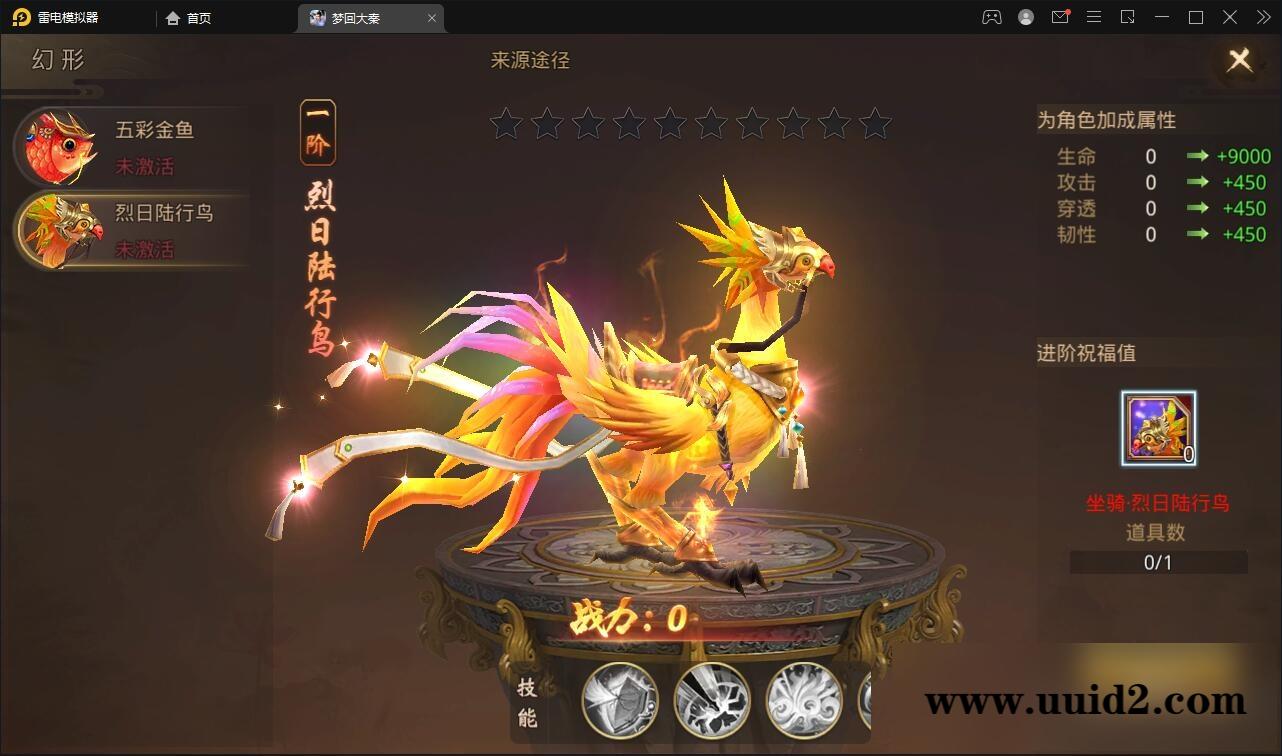Click the 0/1 item count progress bar
This screenshot has height=756, width=1282.
tap(1157, 562)
